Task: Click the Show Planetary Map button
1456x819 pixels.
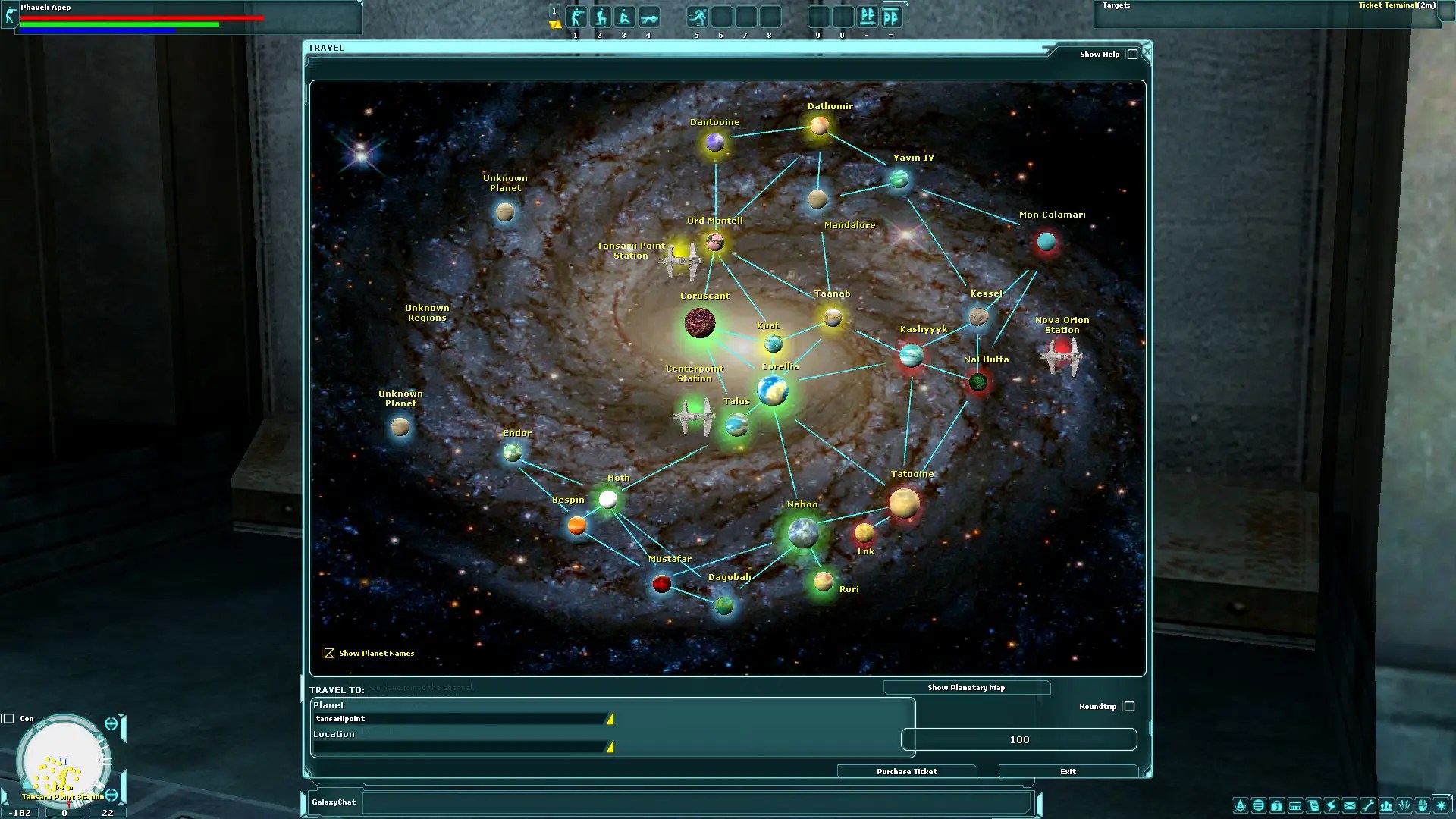Action: (x=966, y=687)
